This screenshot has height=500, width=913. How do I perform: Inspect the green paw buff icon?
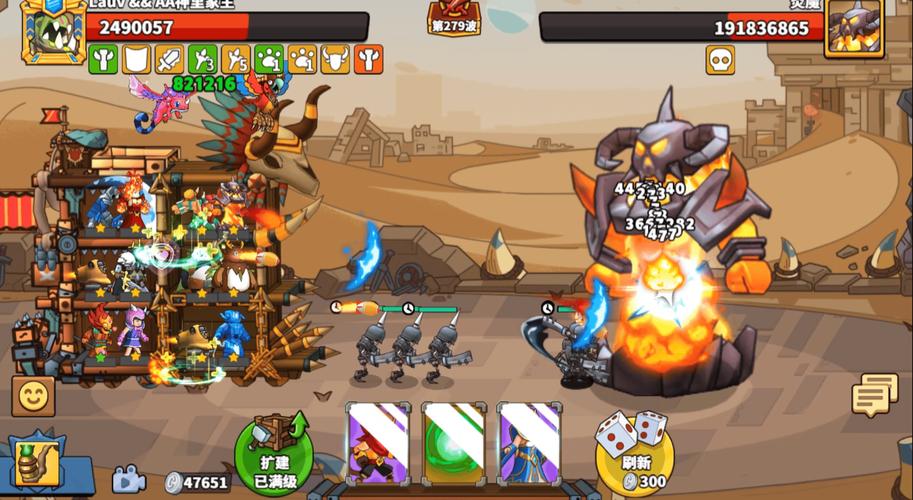pyautogui.click(x=269, y=60)
